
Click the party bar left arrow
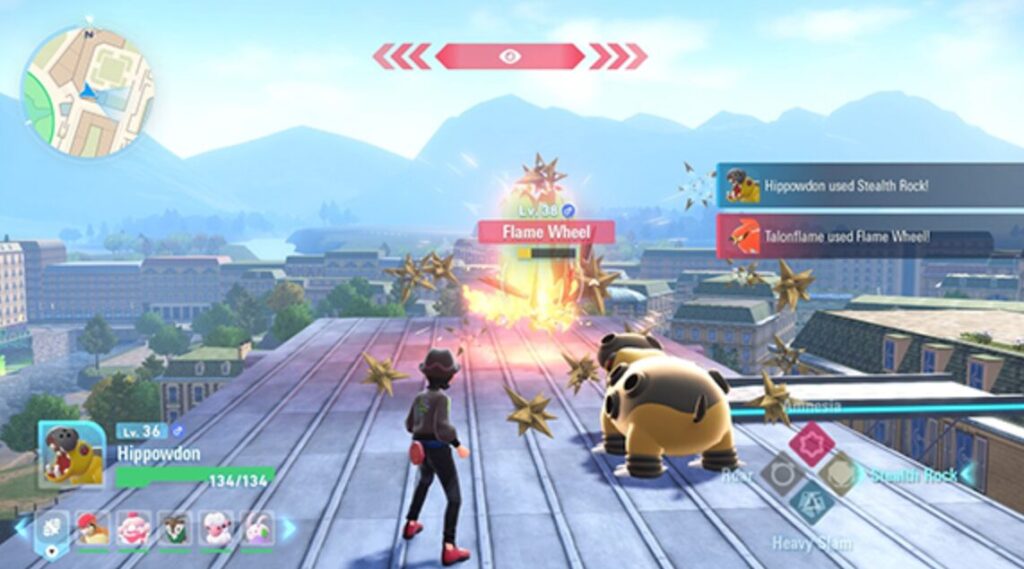[21, 528]
